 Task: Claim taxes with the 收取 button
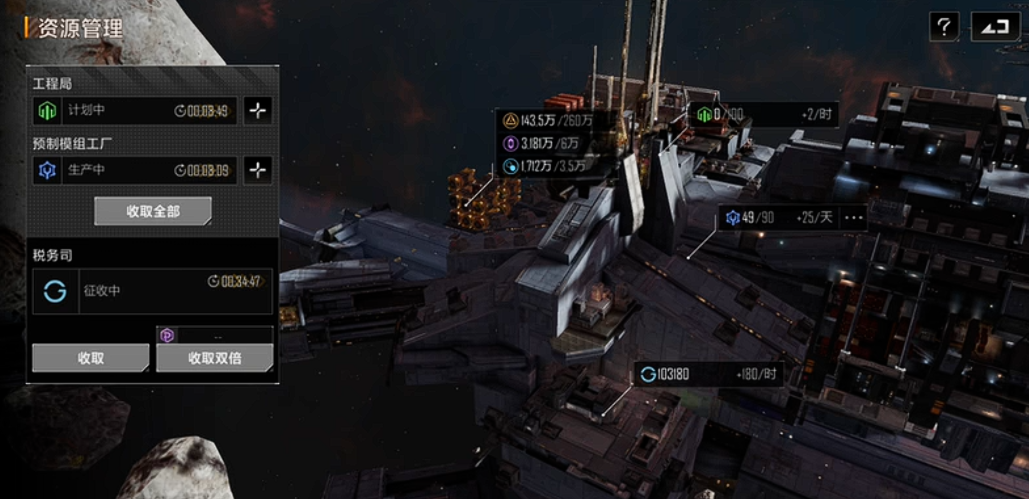[90, 357]
